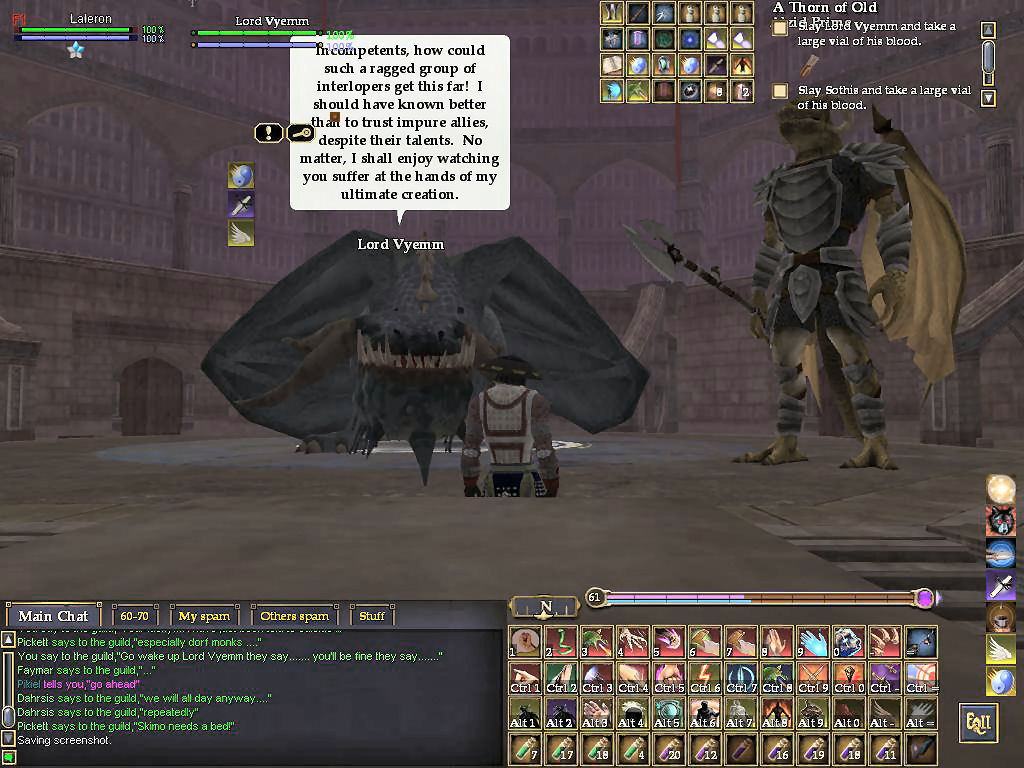Click the chat window scroll-up arrow

(x=8, y=639)
